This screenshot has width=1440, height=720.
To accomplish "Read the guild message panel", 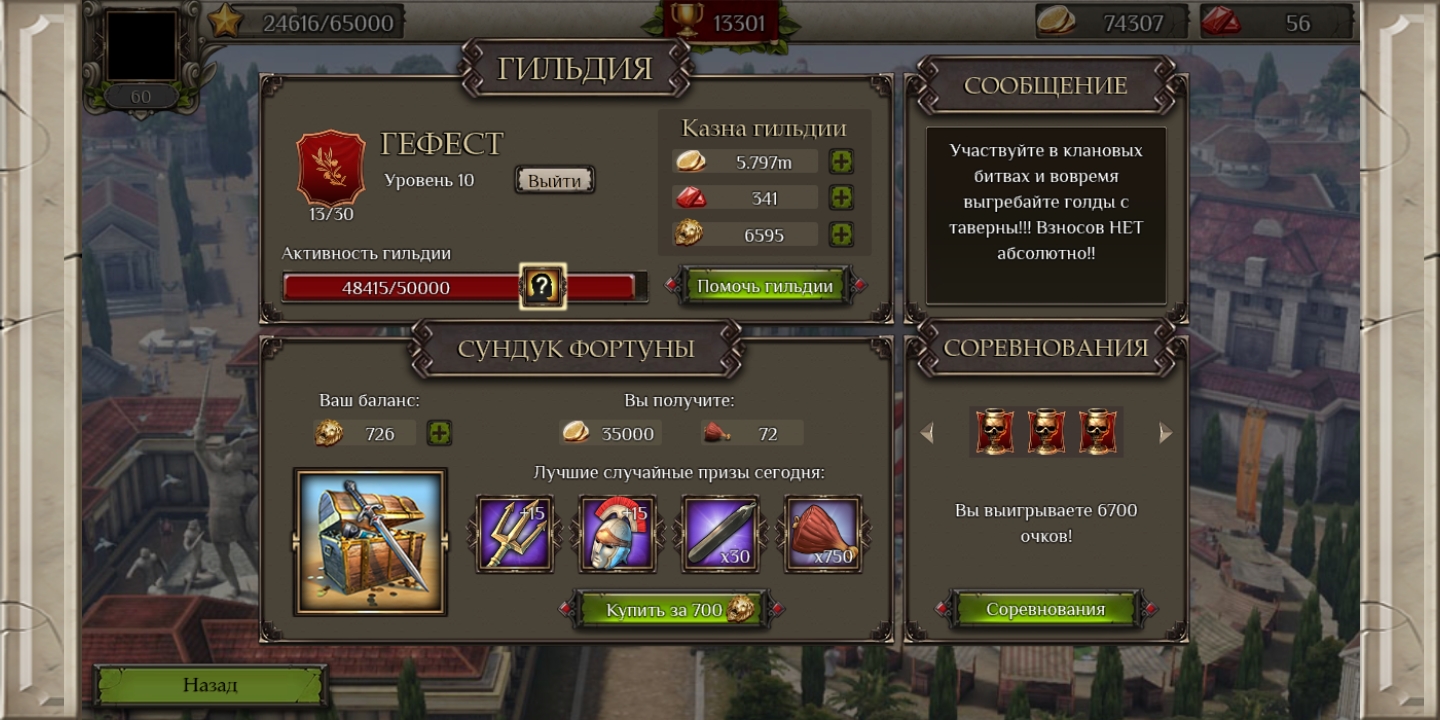I will click(x=1046, y=214).
